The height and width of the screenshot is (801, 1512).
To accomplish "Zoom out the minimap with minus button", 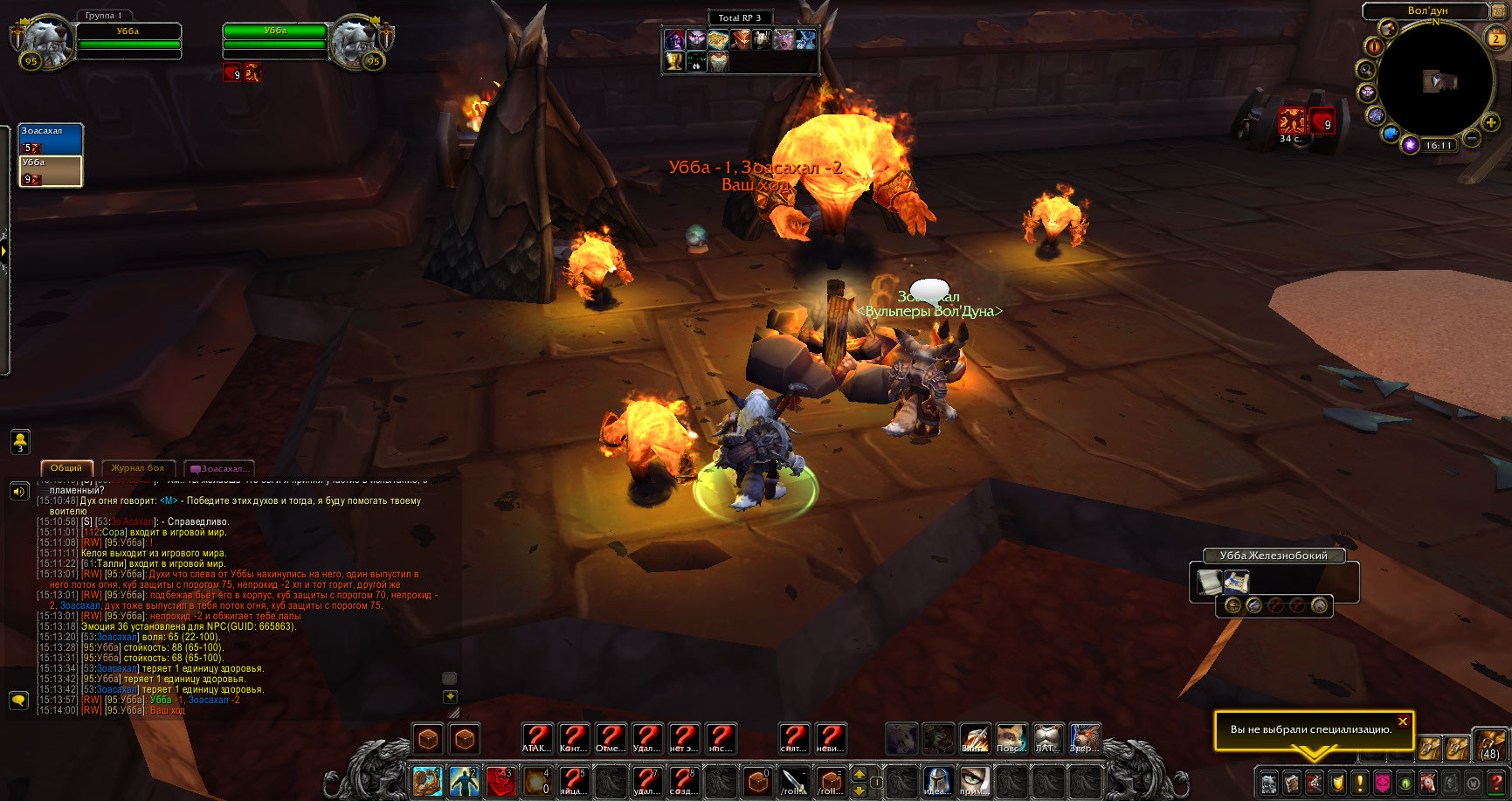I will tap(1472, 138).
